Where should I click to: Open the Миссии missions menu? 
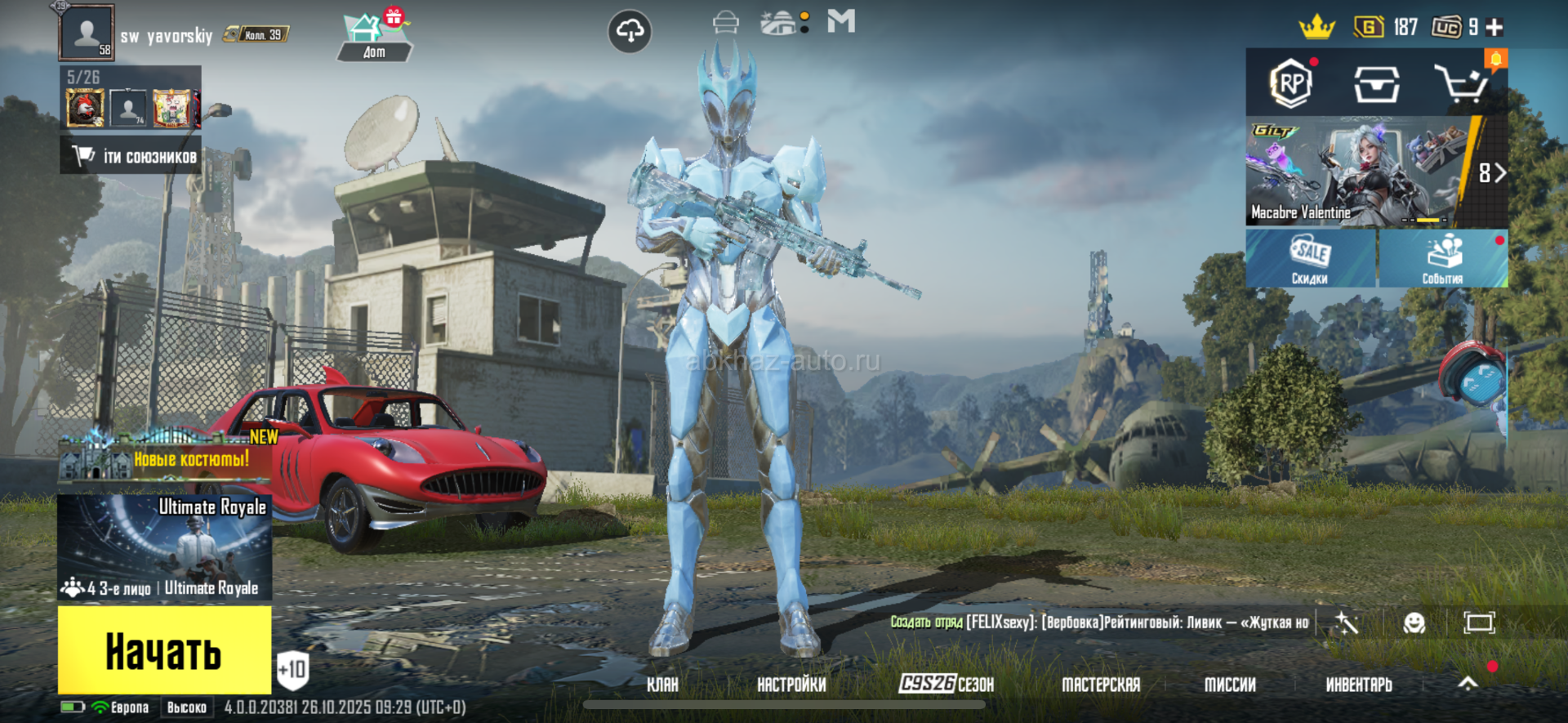point(1230,685)
